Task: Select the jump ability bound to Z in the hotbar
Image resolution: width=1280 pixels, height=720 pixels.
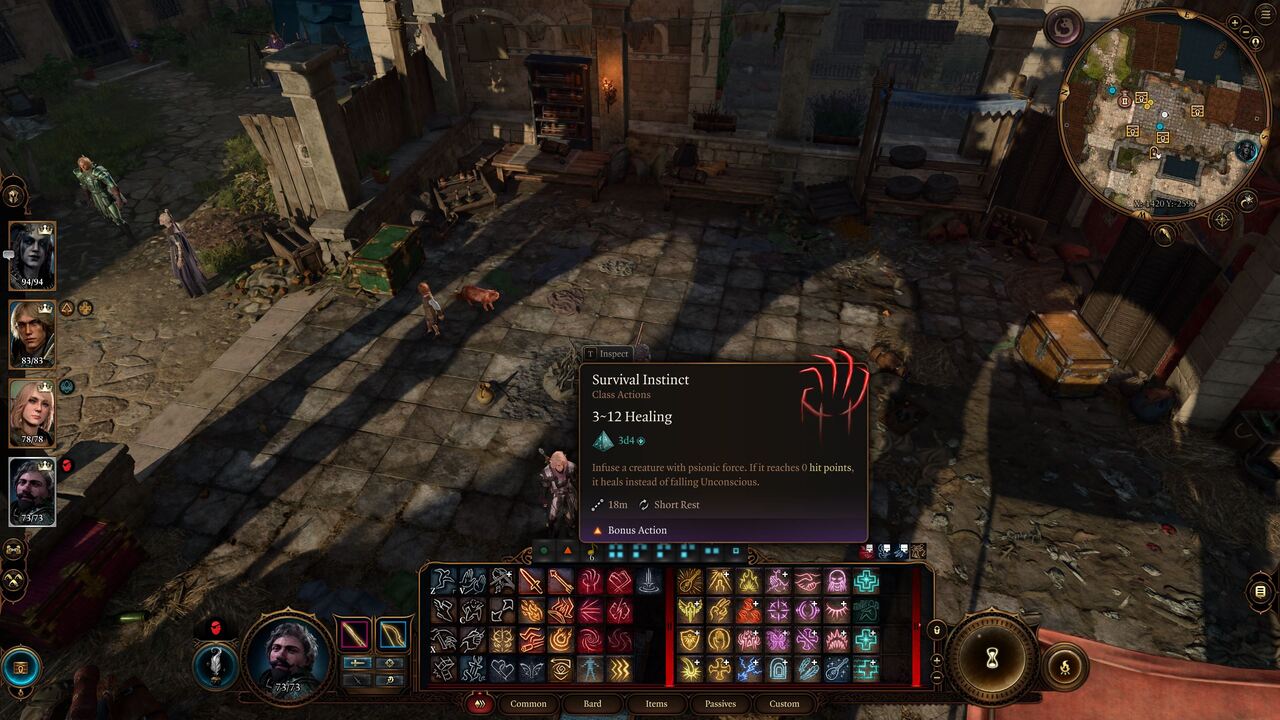Action: tap(444, 580)
